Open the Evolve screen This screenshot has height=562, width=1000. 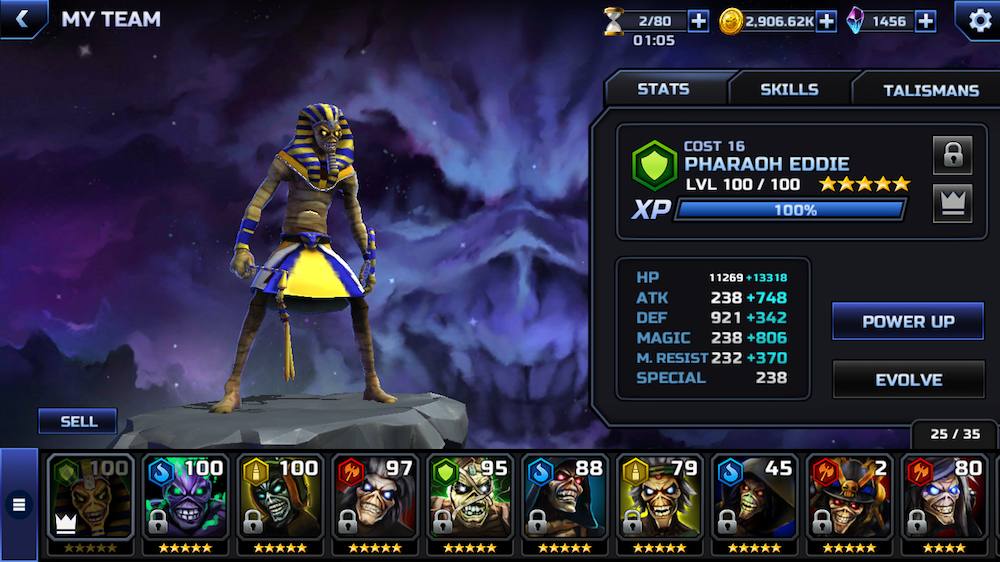coord(908,380)
